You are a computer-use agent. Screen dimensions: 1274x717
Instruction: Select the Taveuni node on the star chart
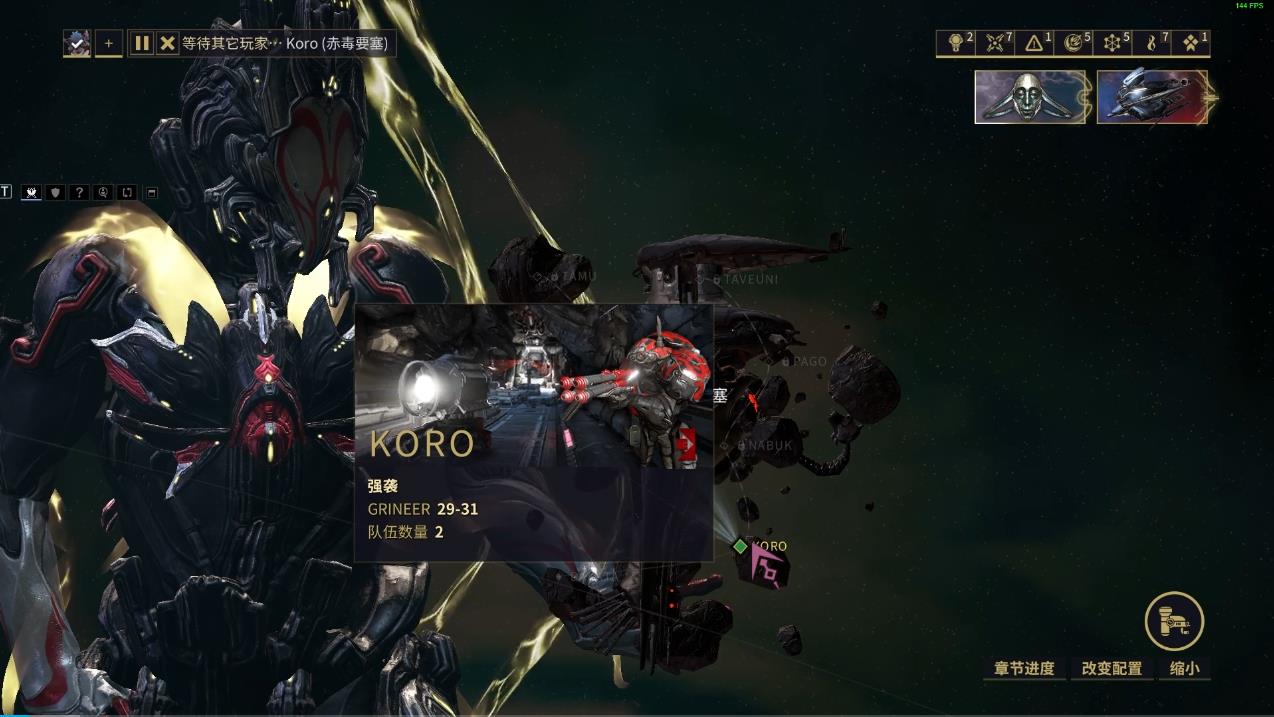pyautogui.click(x=717, y=280)
